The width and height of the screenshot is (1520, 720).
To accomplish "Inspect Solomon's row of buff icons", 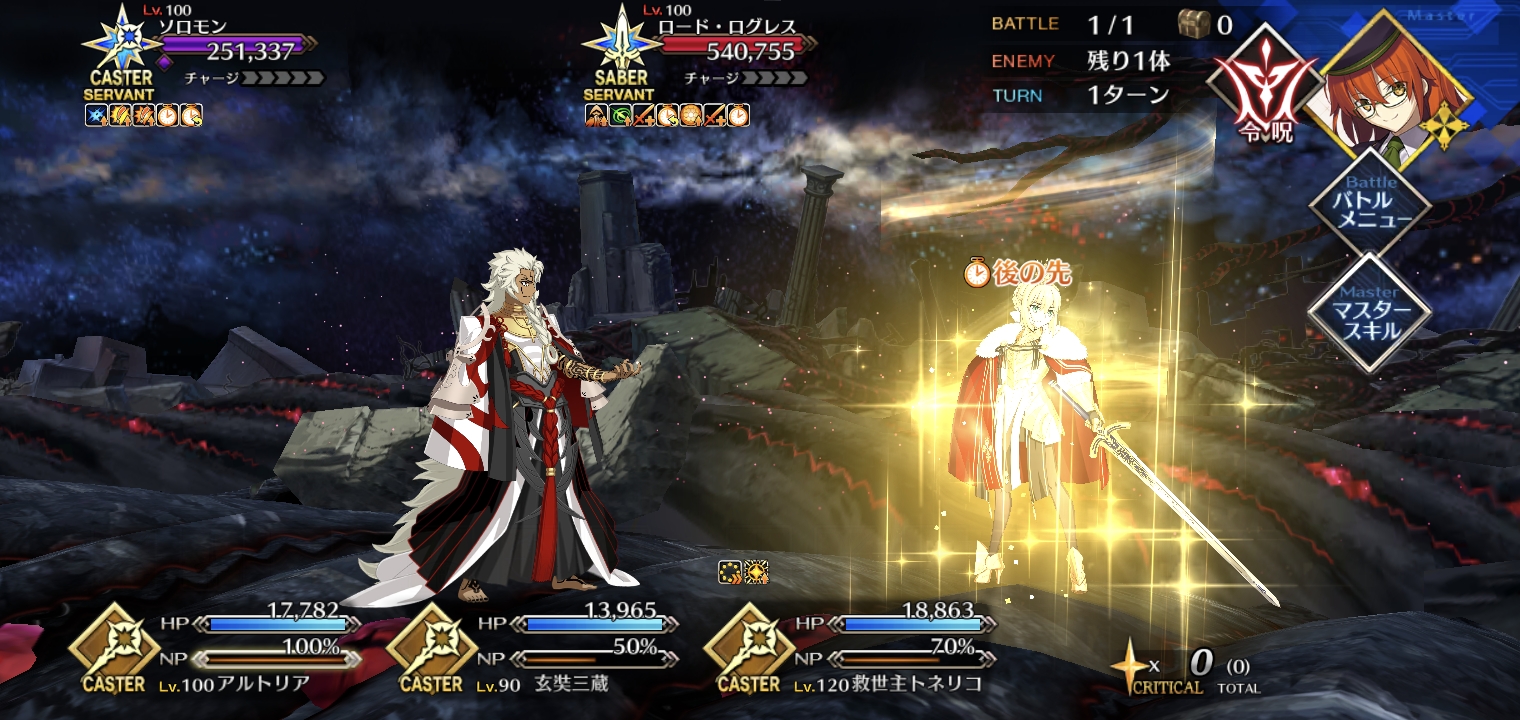I will pyautogui.click(x=145, y=115).
